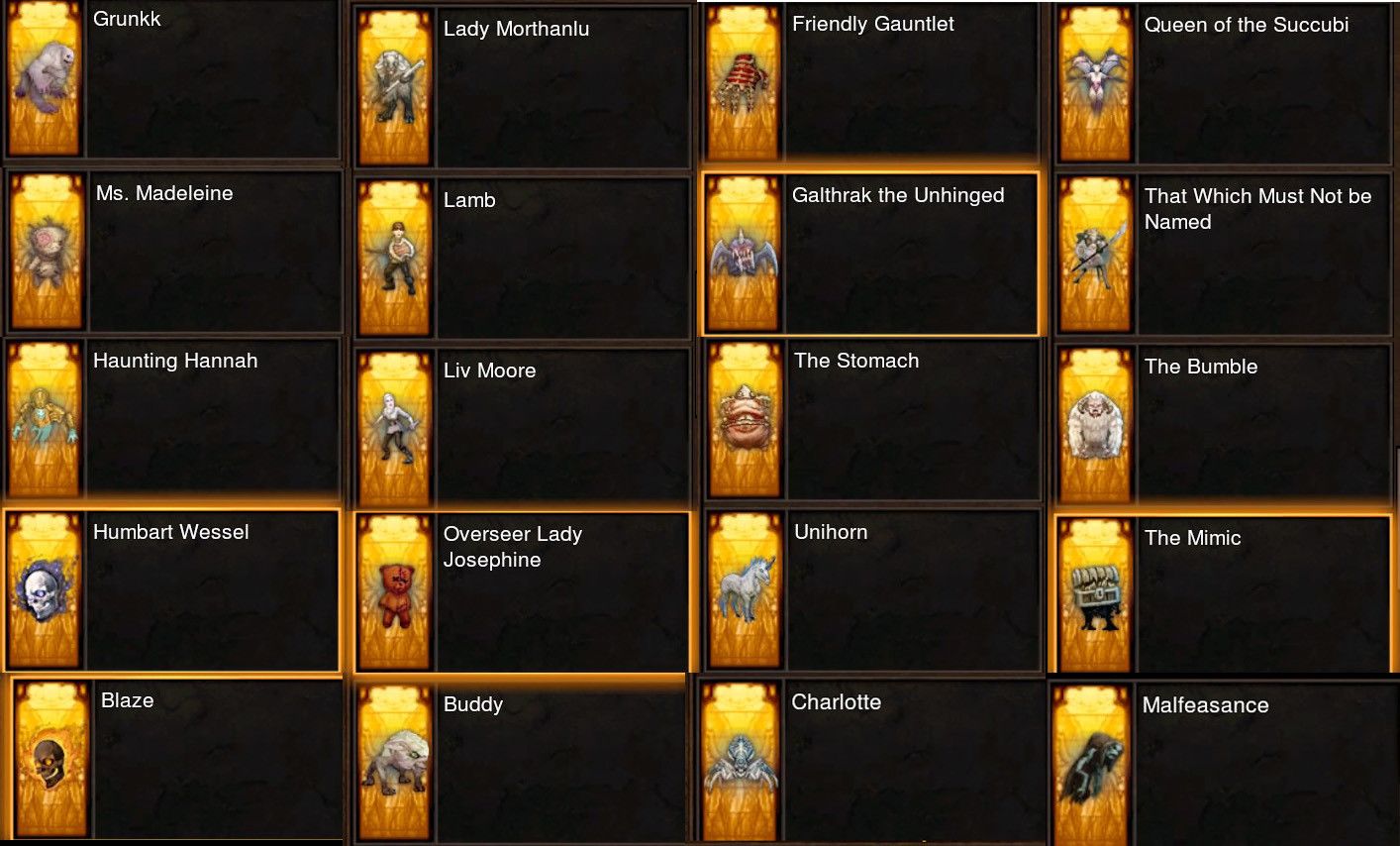
Task: Click the Haunting Hannah pet icon
Action: 44,420
